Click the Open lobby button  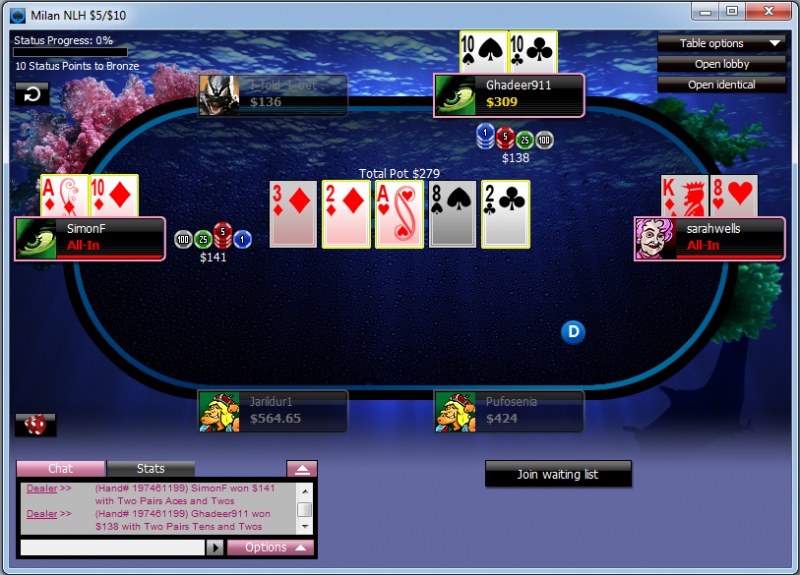[x=720, y=64]
